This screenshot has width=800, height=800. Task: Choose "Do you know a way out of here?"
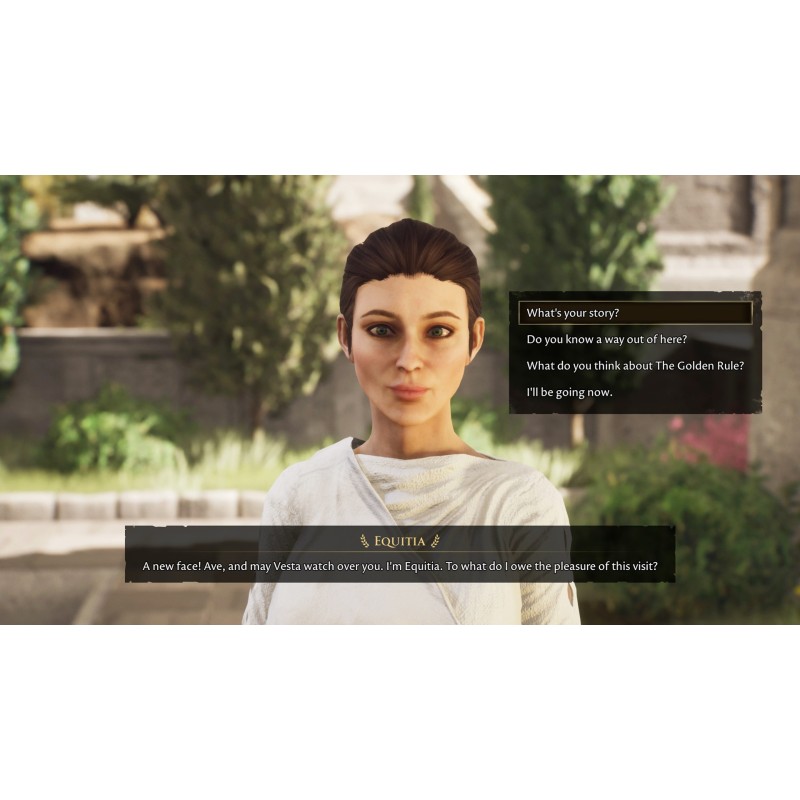click(x=607, y=339)
